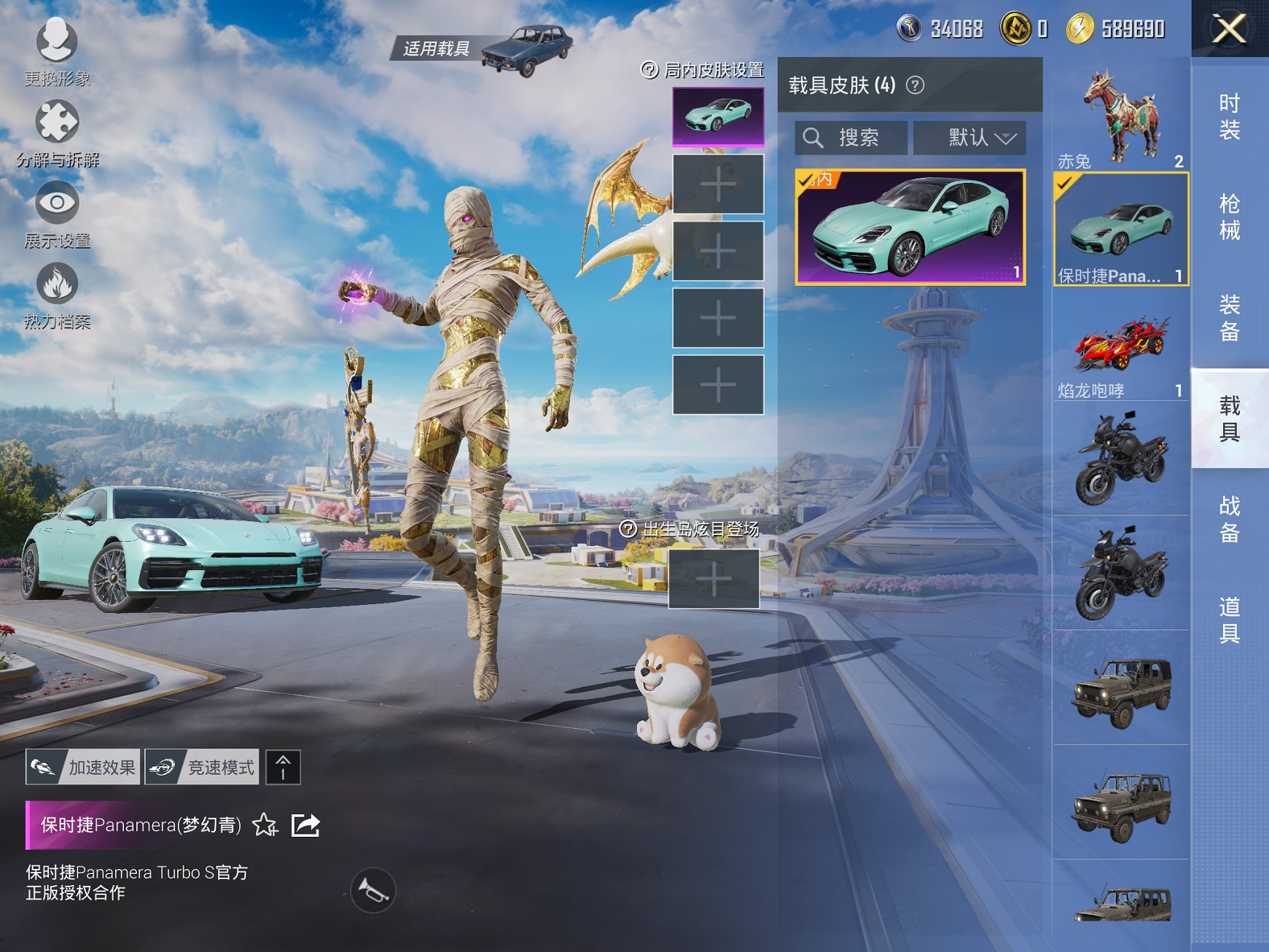Screen dimensions: 1269x952
Task: Tap the share icon next to the star
Action: 307,824
